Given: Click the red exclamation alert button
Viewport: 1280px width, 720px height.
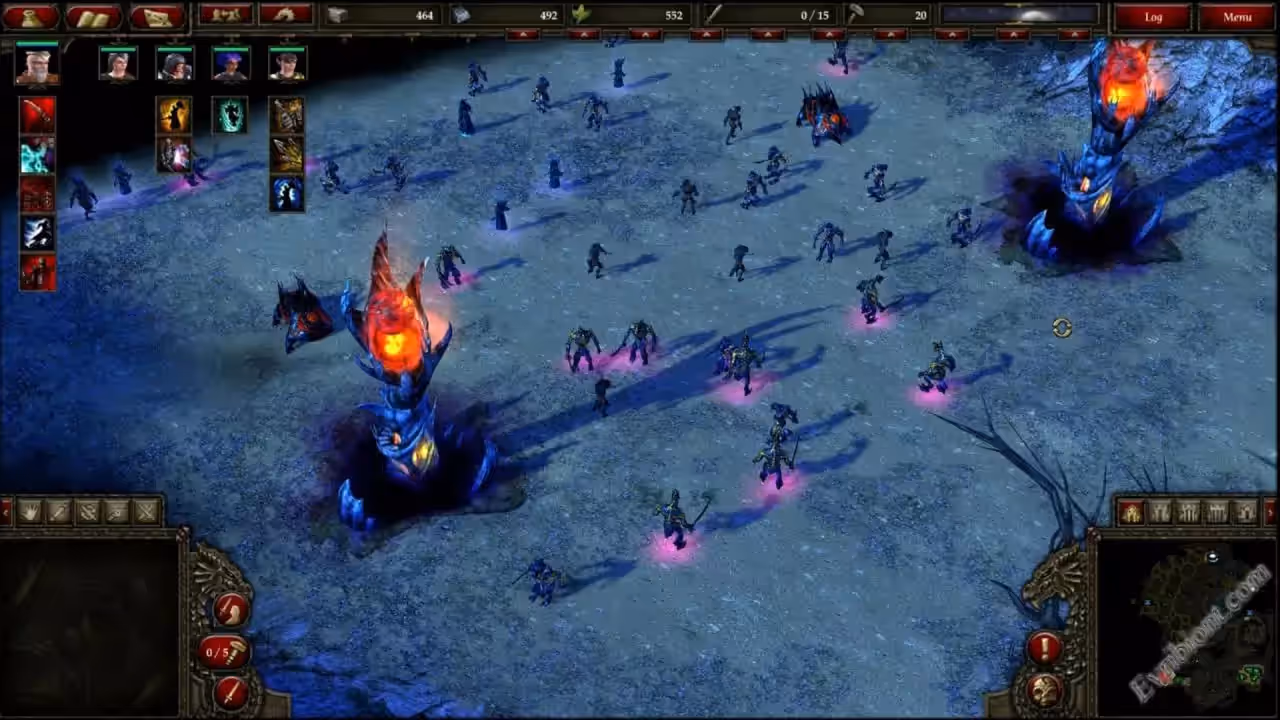Looking at the screenshot, I should pos(1045,648).
